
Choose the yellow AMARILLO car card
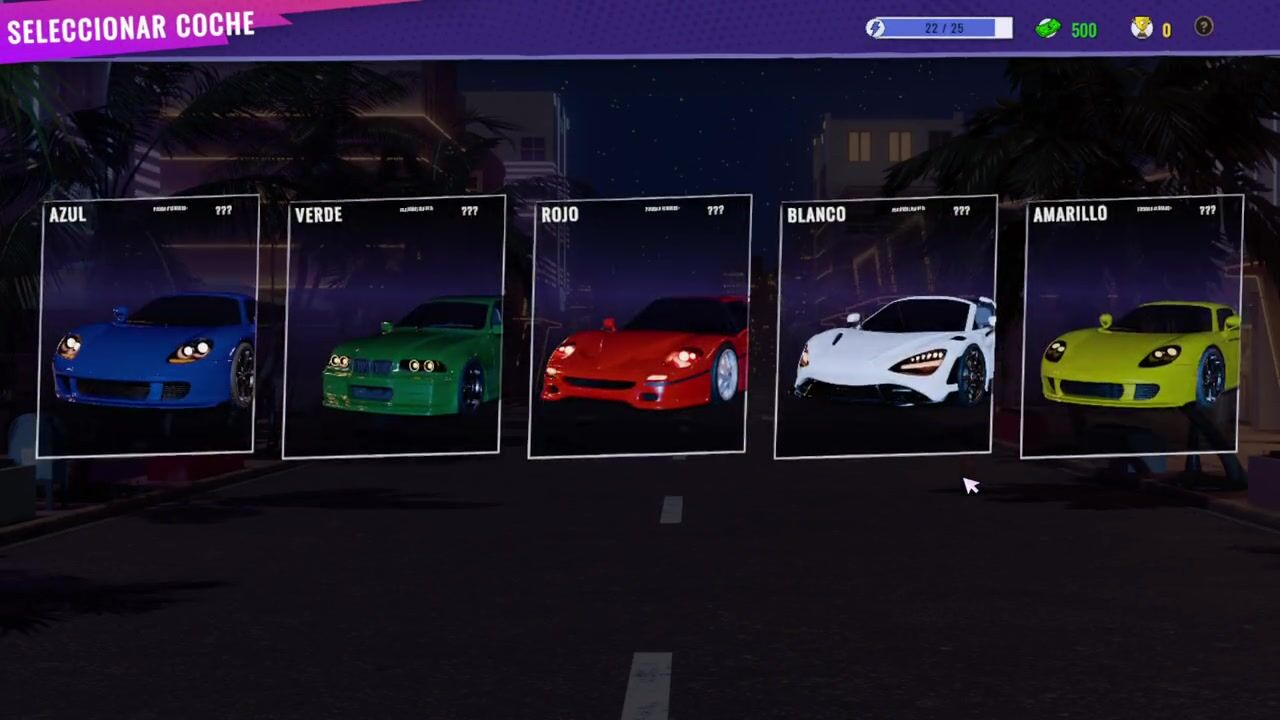point(1132,327)
